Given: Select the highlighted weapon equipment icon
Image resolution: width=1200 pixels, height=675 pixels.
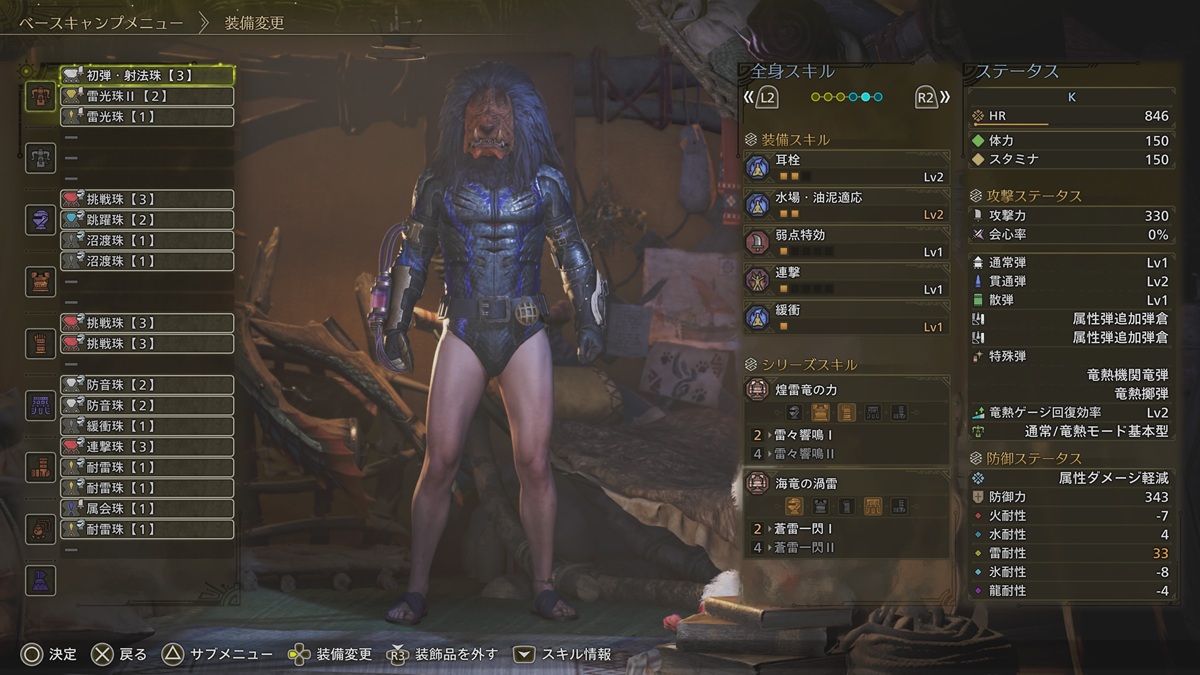Looking at the screenshot, I should point(41,96).
